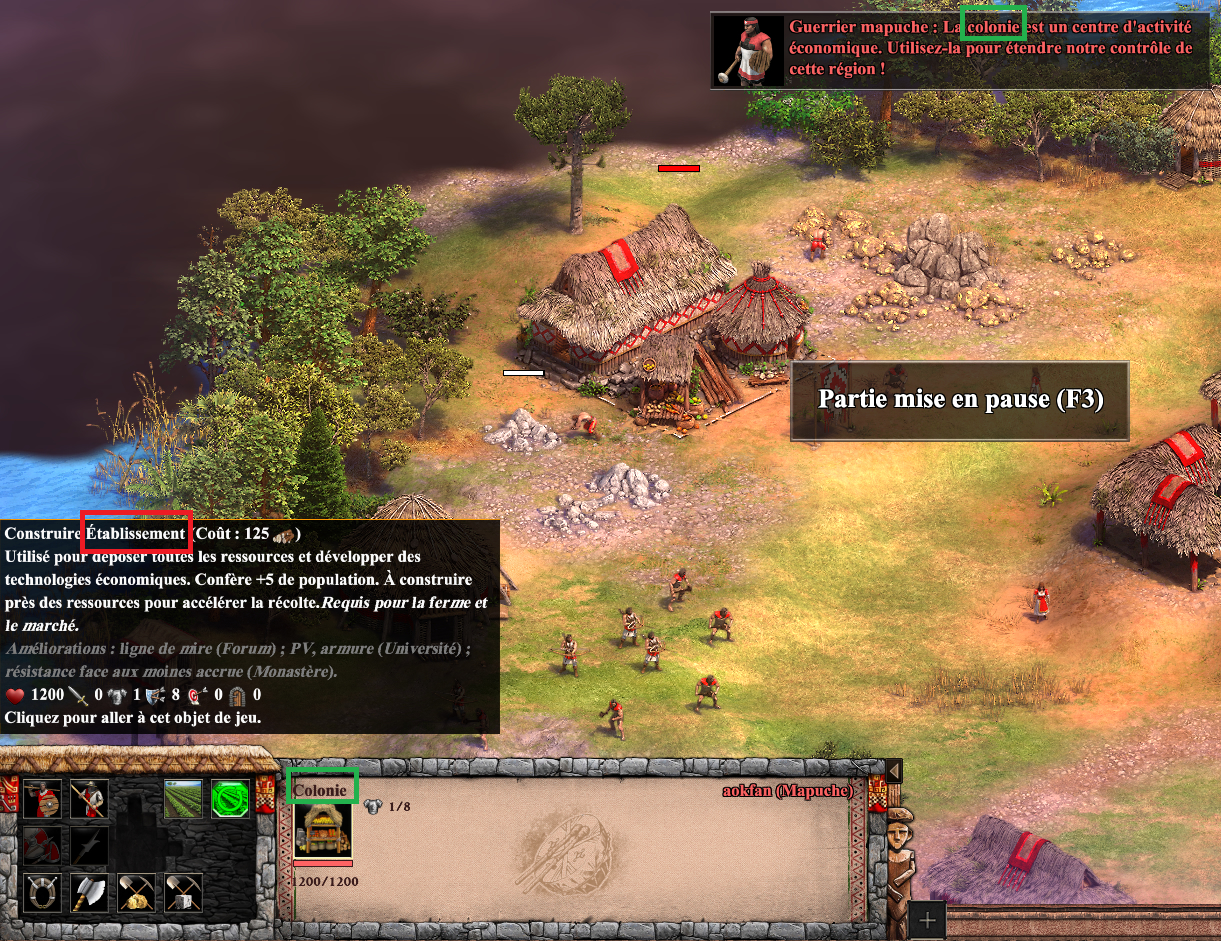Train the spear-carrying soldier with the hat
This screenshot has height=941, width=1221.
(89, 798)
